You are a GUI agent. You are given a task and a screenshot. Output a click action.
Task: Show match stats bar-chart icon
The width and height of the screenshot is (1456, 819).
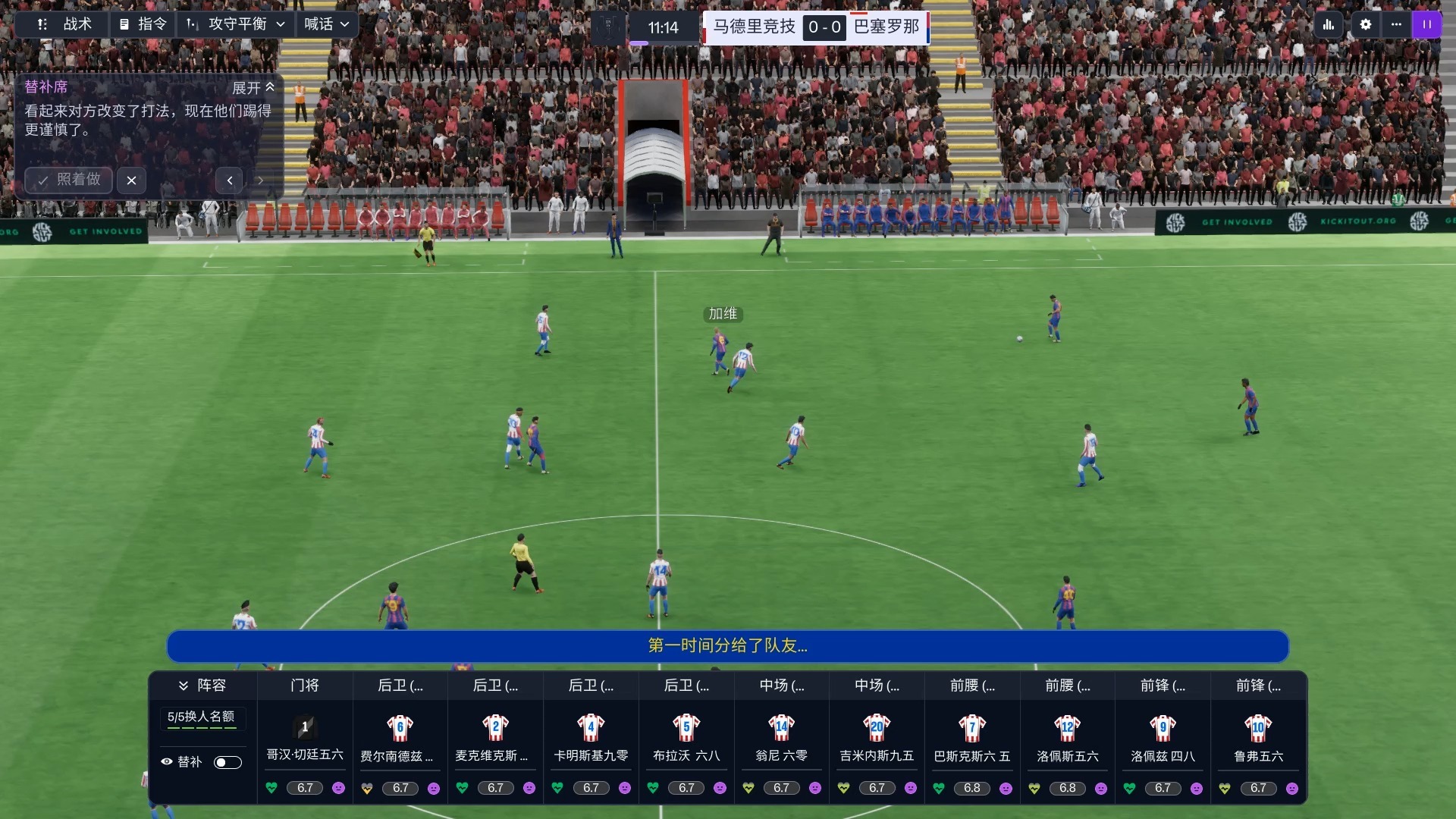(x=1329, y=24)
